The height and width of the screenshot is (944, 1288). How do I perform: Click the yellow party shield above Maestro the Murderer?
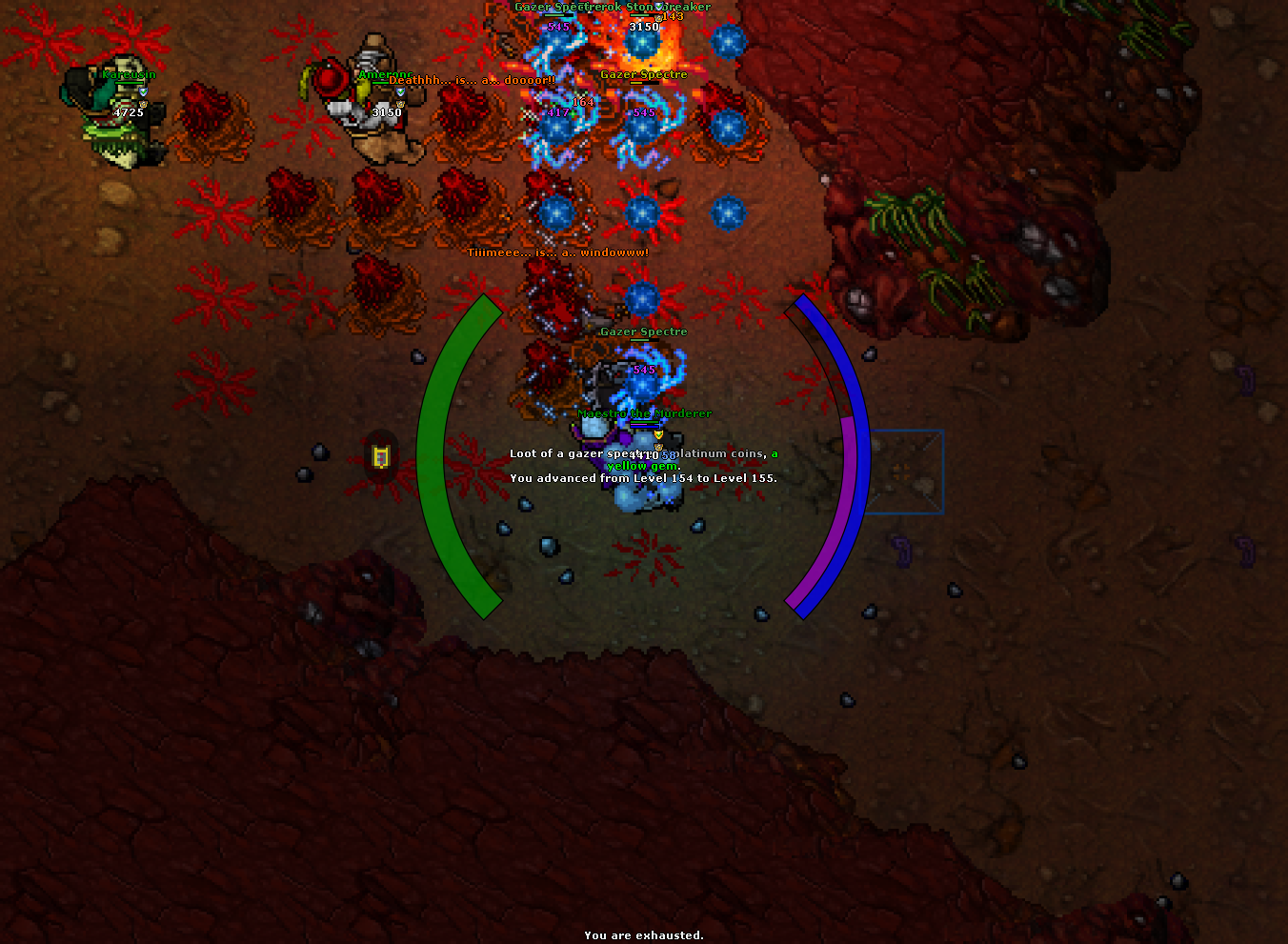tap(658, 434)
